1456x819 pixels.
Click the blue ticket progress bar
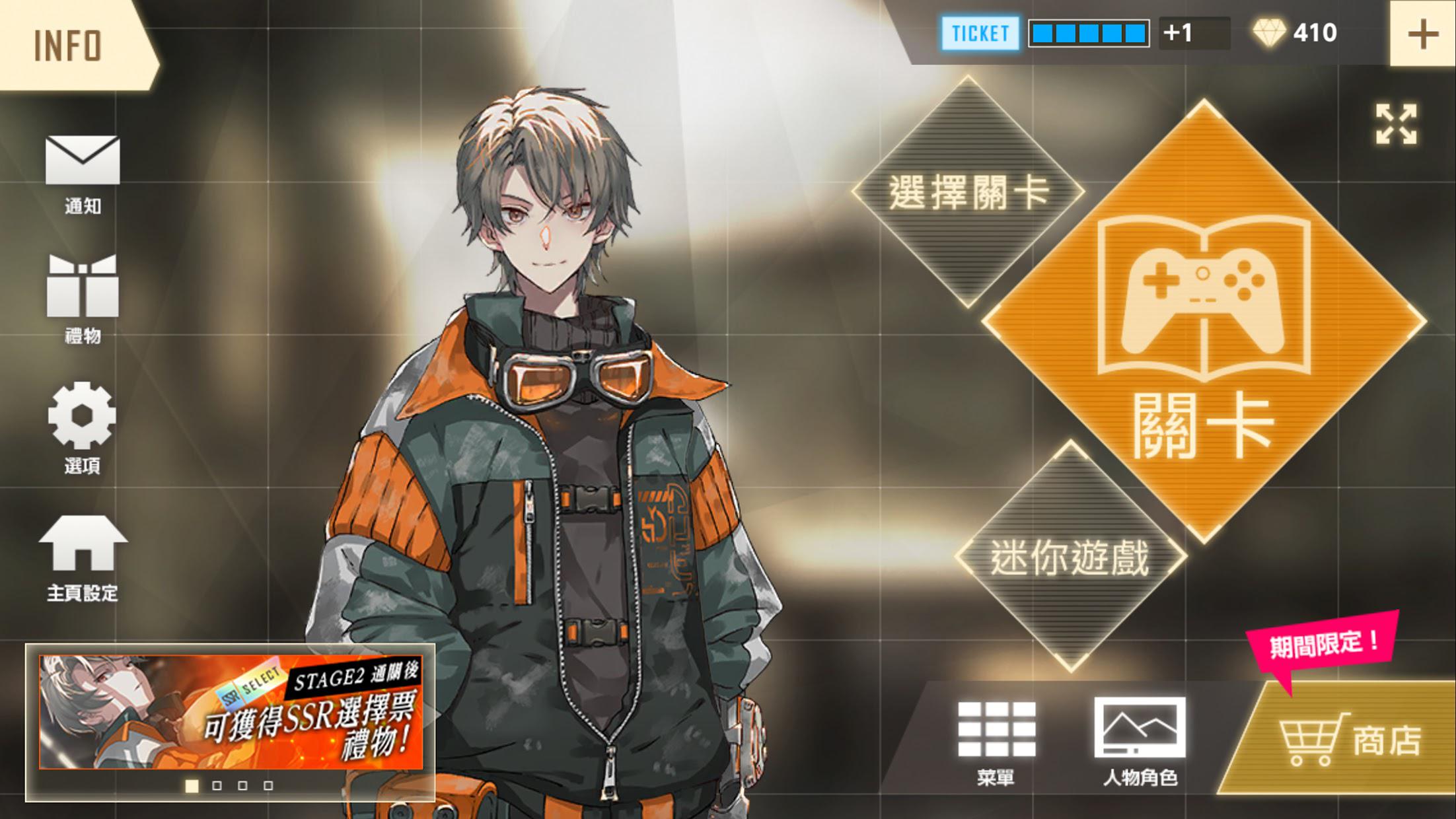tap(1089, 31)
